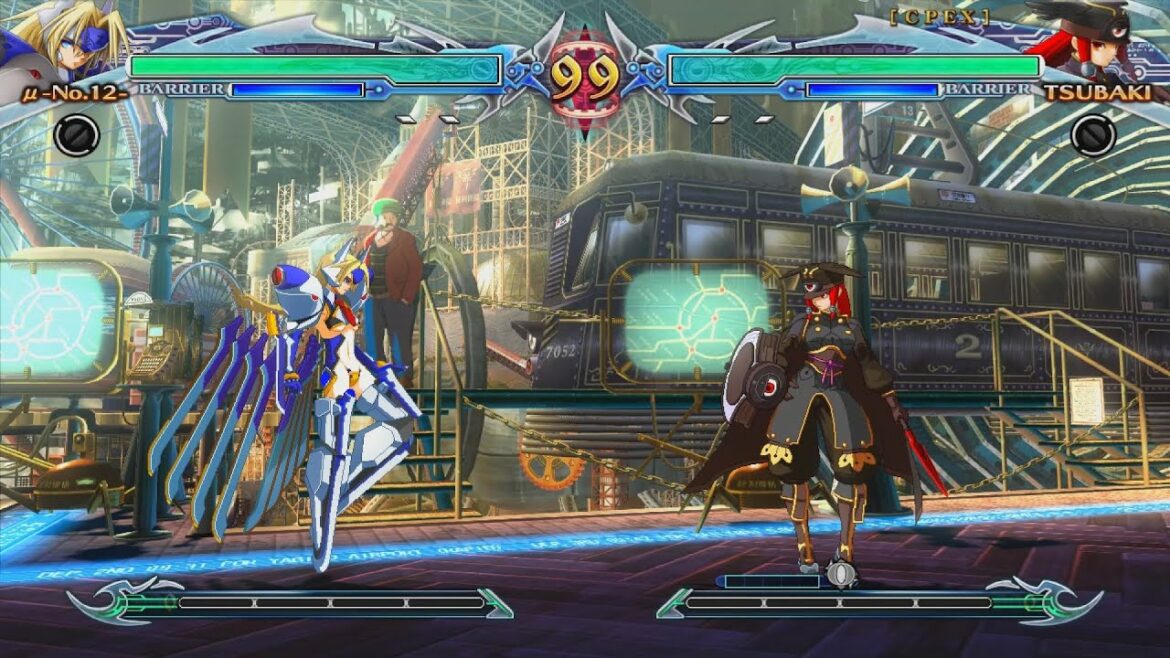Select Tsubaki's round burst icon

point(1092,134)
